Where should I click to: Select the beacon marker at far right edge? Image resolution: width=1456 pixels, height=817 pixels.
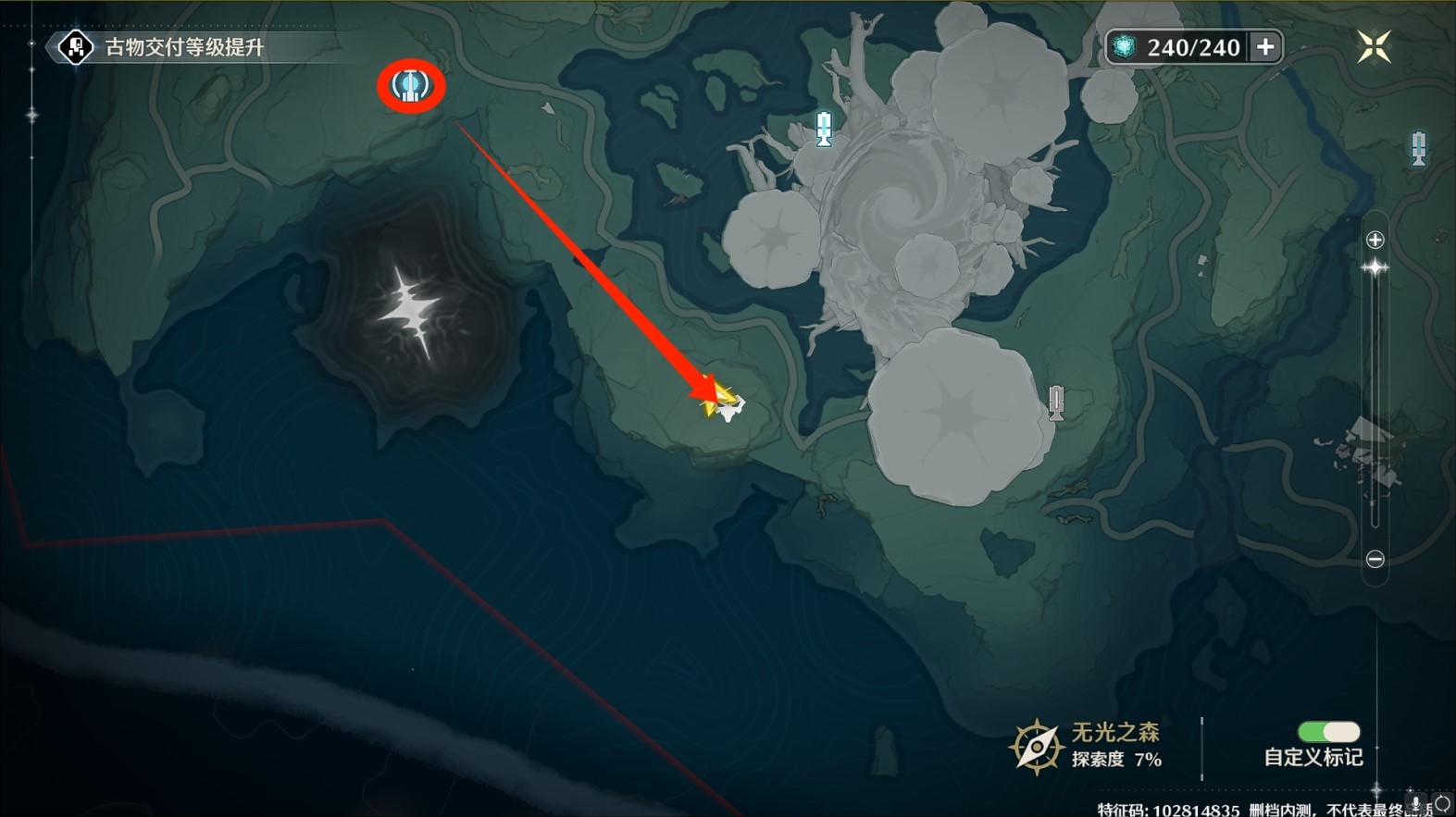tap(1418, 148)
